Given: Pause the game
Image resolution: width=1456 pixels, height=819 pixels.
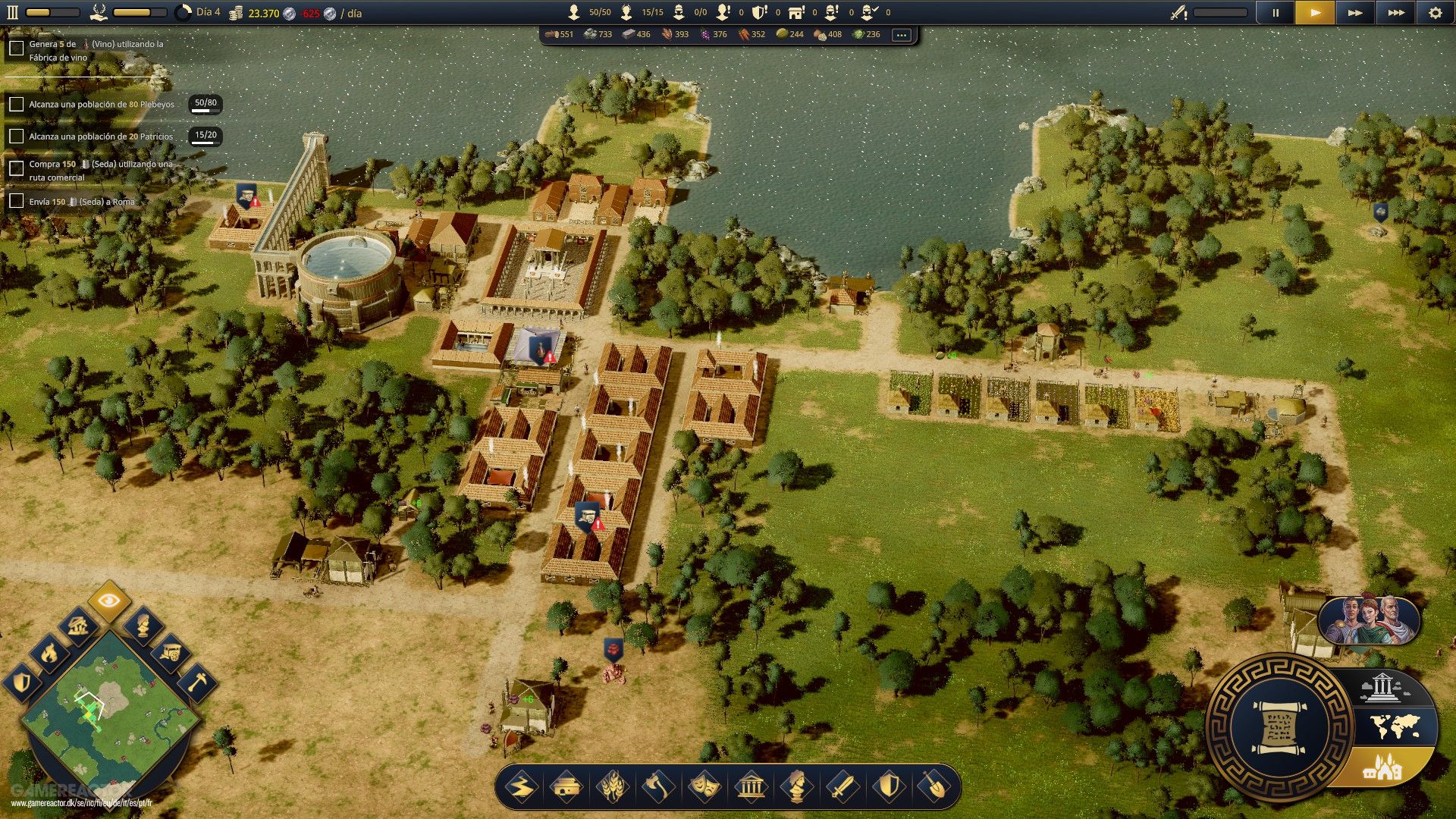Looking at the screenshot, I should click(1275, 12).
